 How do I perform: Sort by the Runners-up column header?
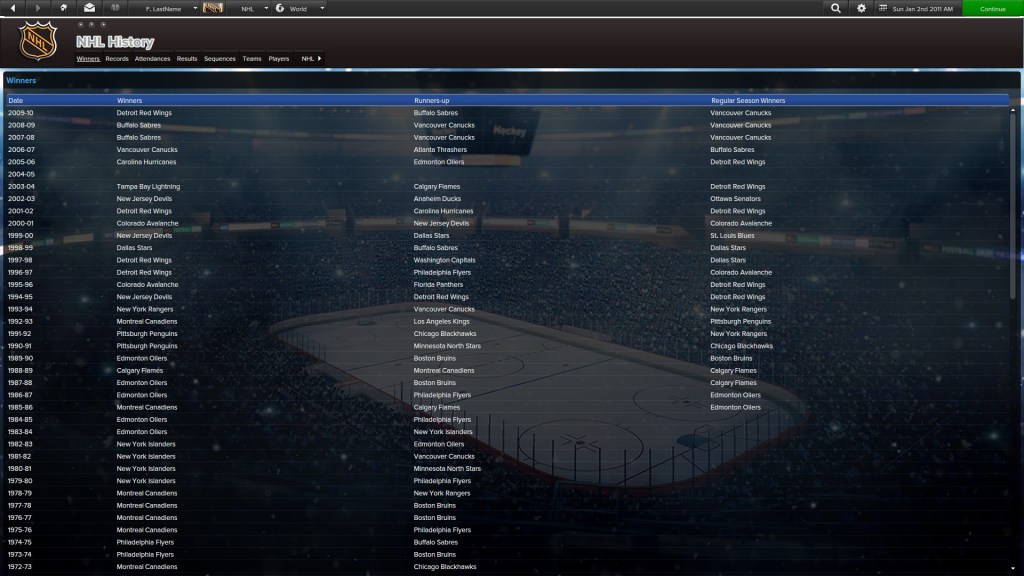[431, 101]
